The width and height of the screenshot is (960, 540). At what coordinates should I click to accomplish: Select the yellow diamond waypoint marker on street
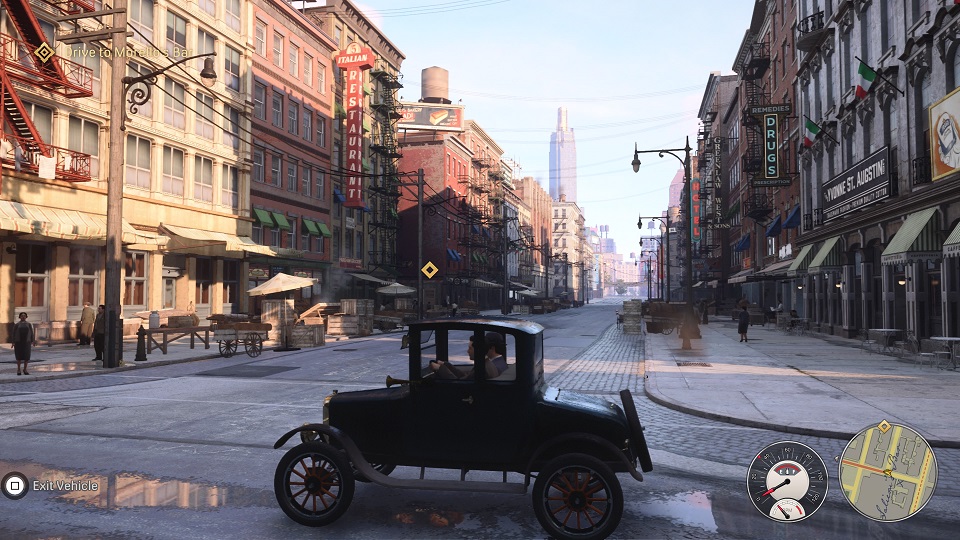point(429,269)
